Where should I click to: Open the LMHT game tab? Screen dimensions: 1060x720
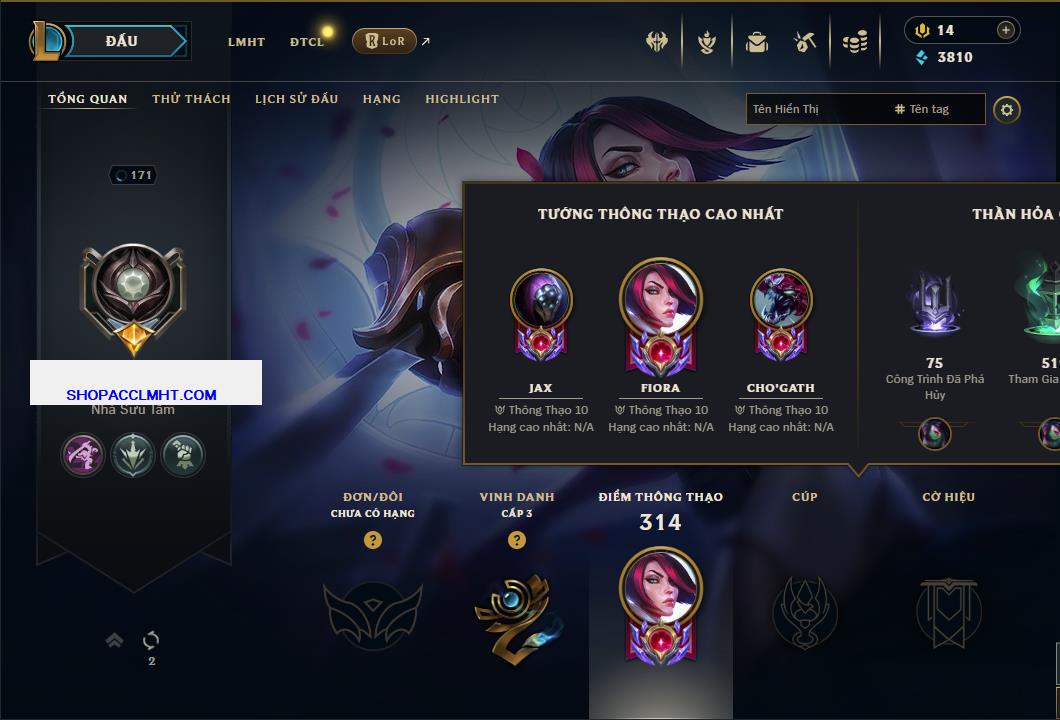[x=246, y=42]
